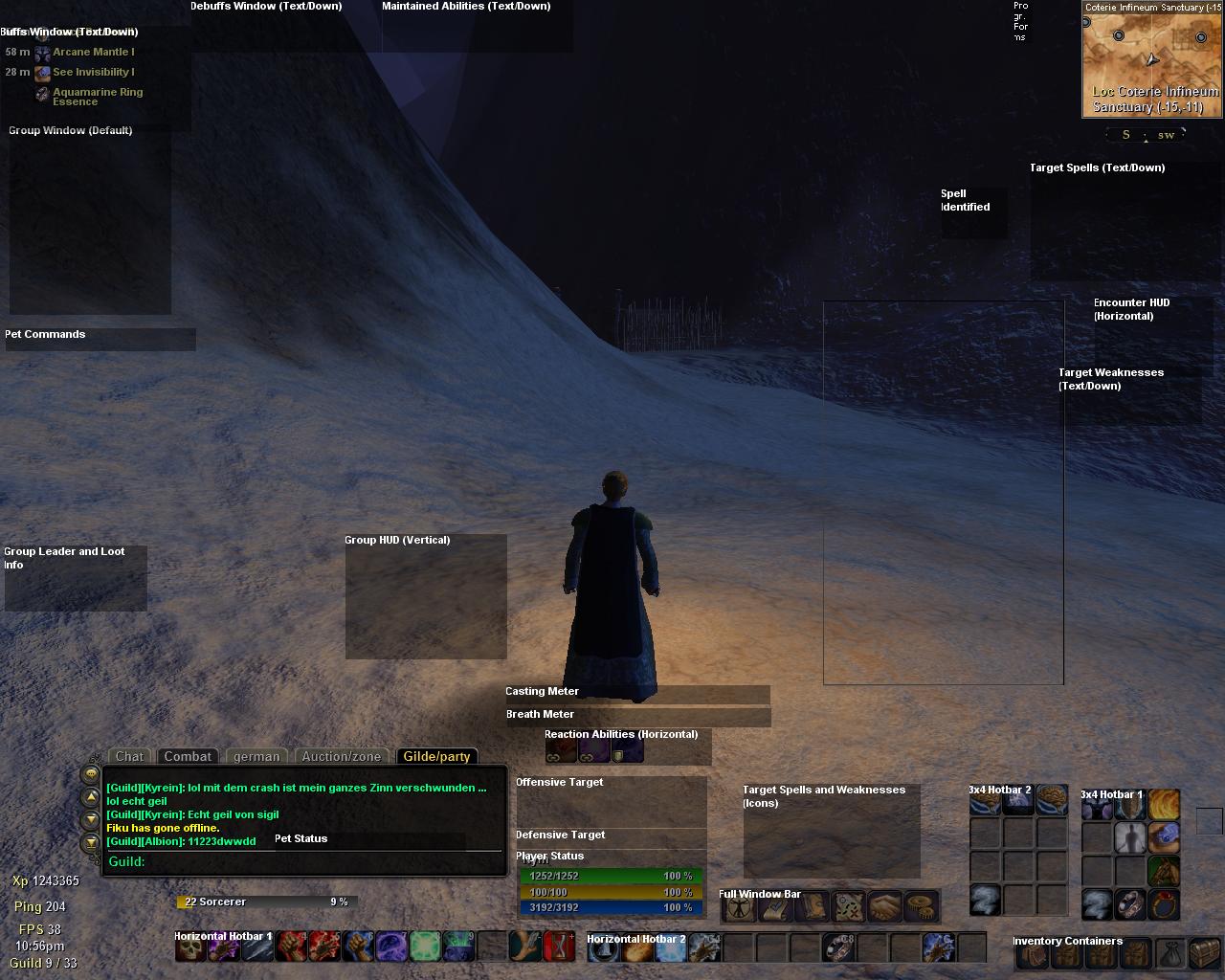Jump chat to bottom with the end arrow
1225x980 pixels.
pos(91,842)
